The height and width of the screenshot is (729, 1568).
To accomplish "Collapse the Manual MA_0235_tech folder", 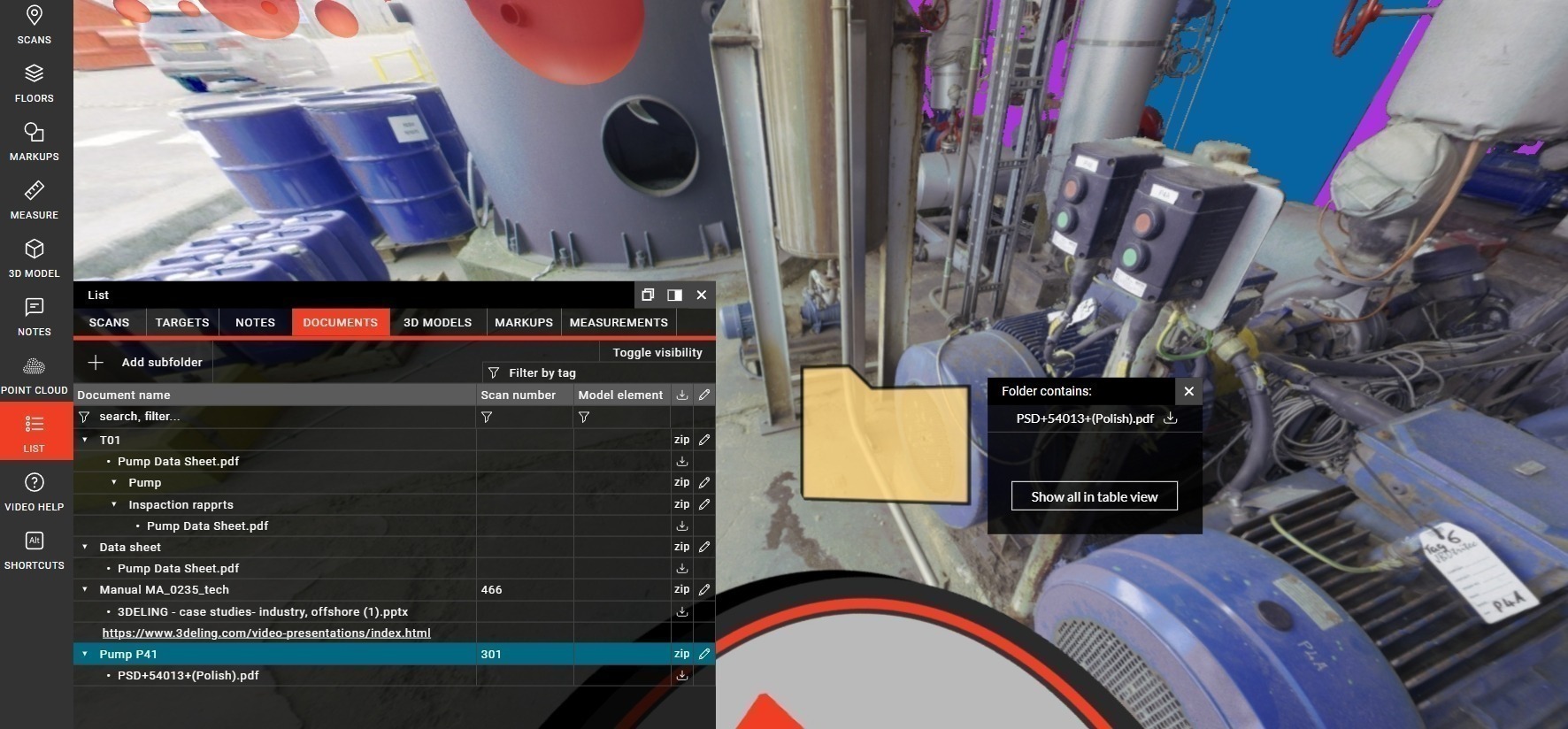I will (x=85, y=589).
